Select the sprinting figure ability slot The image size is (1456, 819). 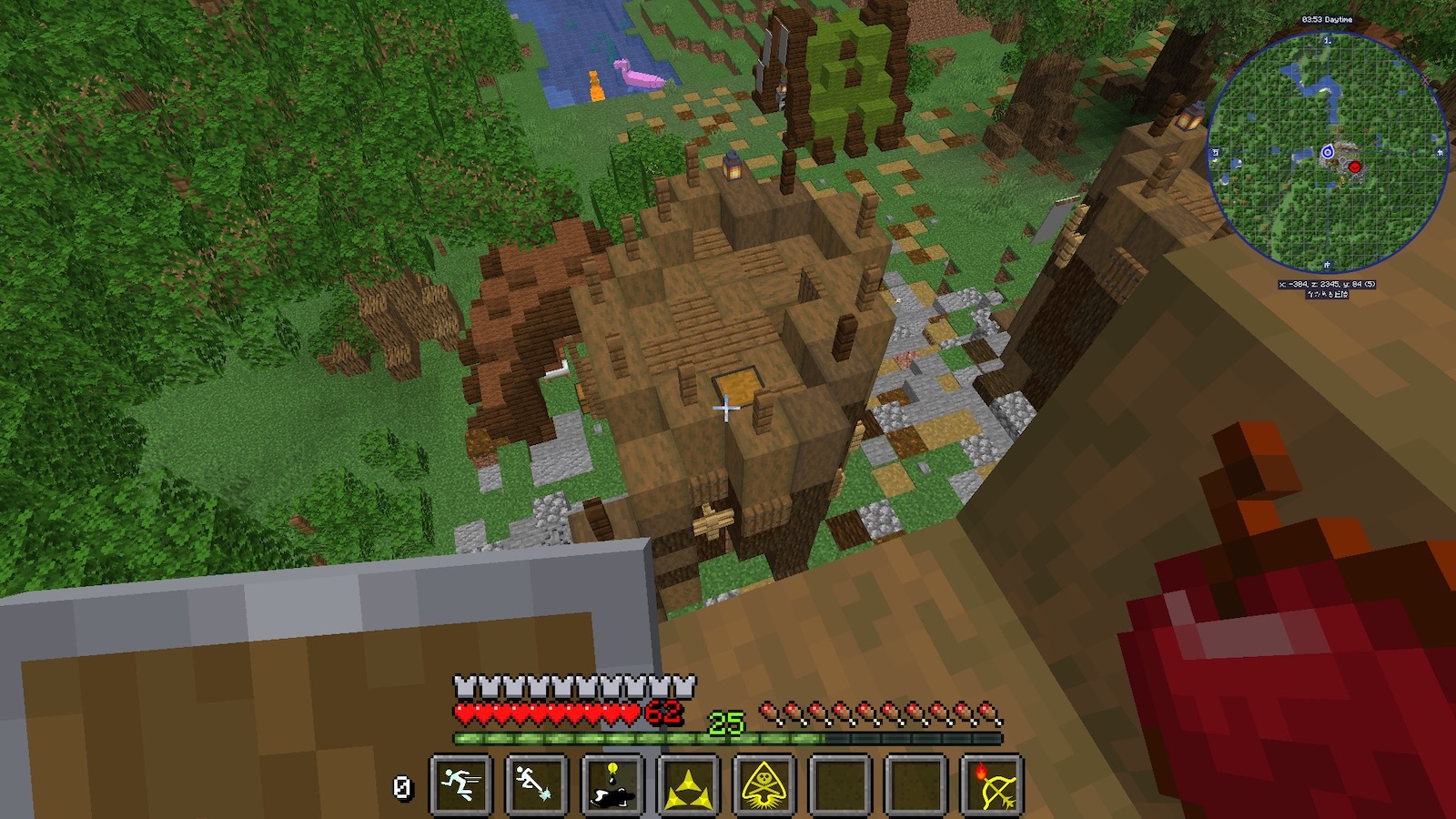(460, 784)
